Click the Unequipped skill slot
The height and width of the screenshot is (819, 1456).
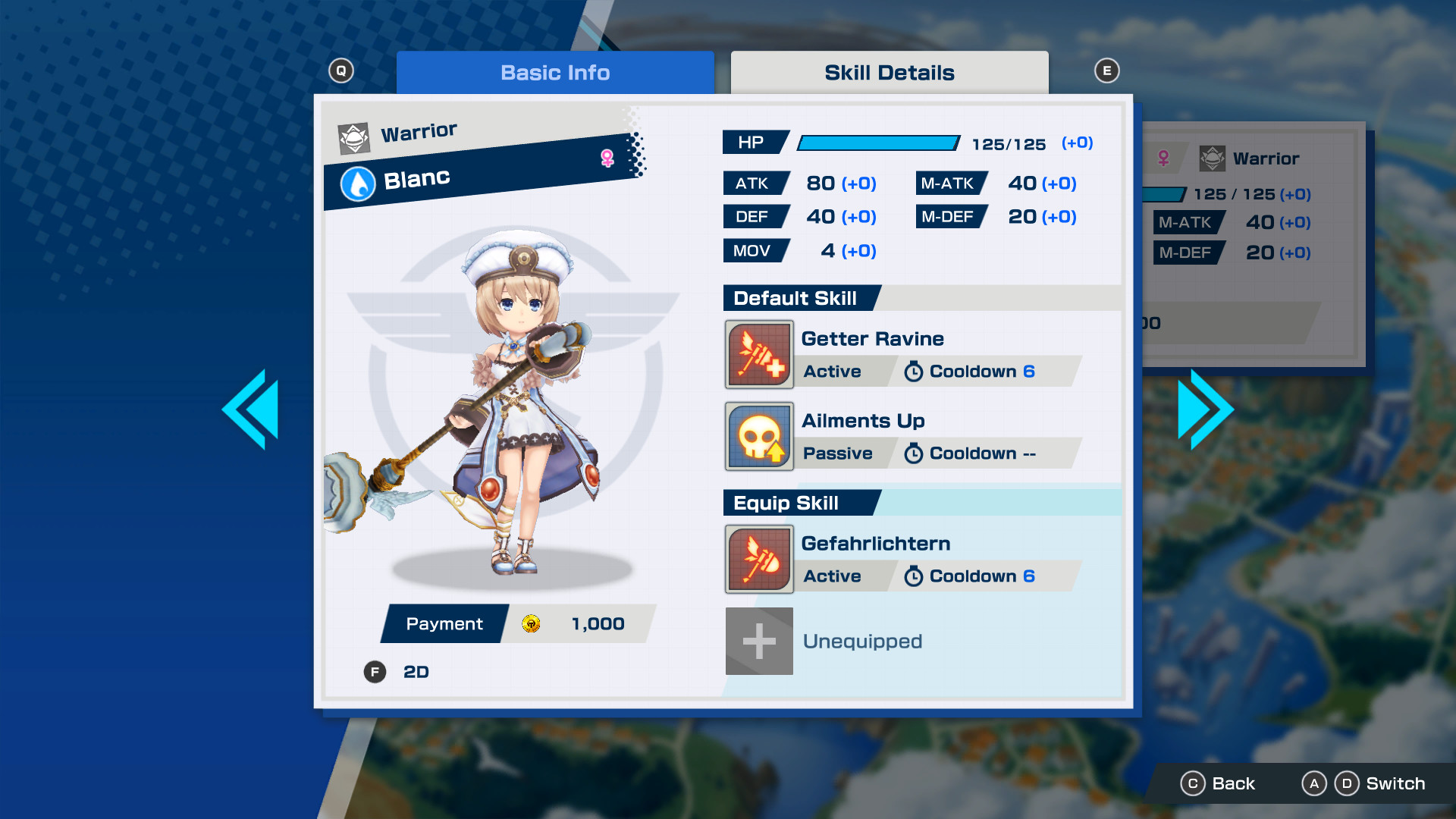click(759, 641)
